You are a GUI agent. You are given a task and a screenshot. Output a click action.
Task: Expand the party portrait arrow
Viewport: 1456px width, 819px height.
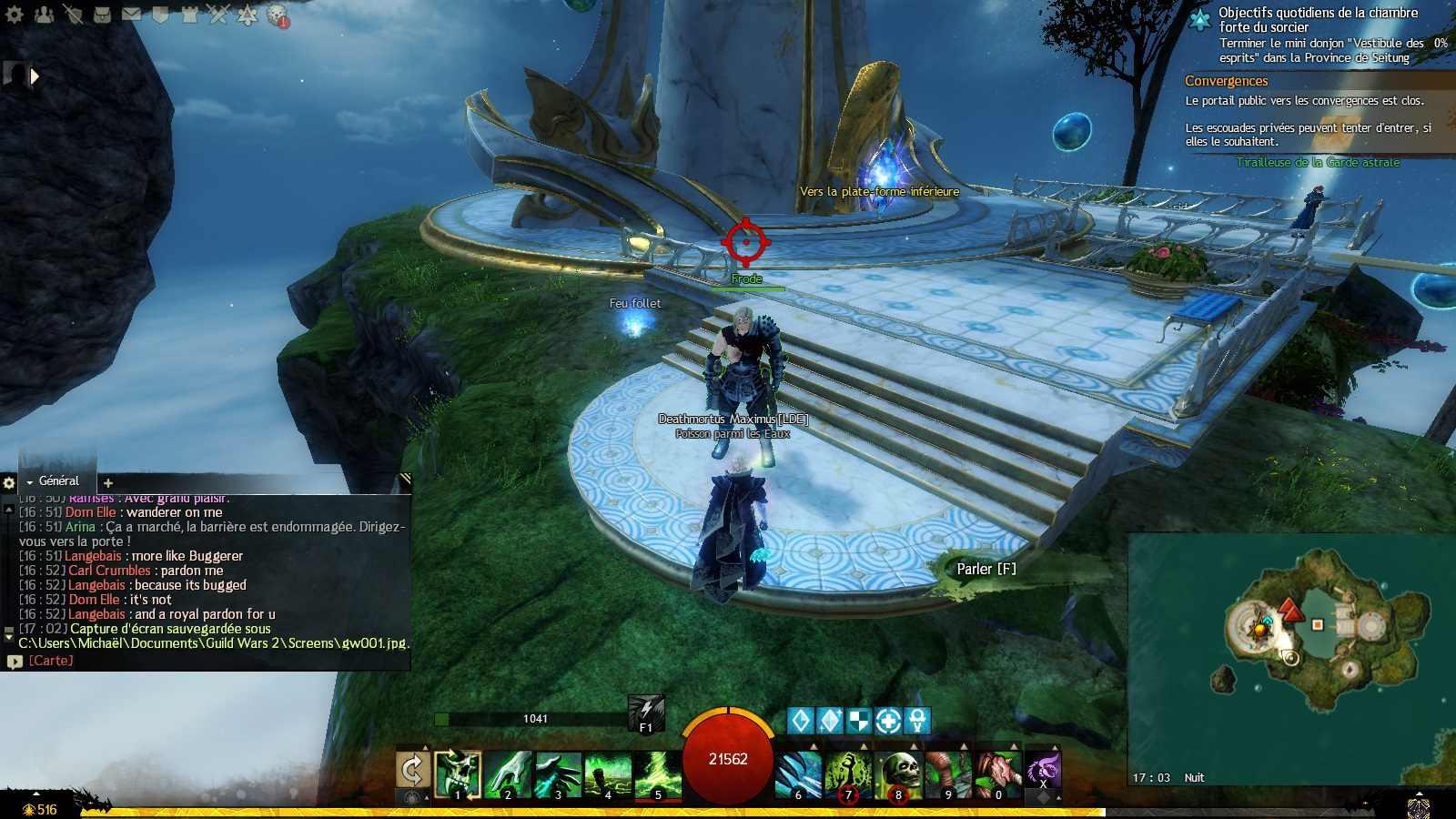pyautogui.click(x=35, y=76)
